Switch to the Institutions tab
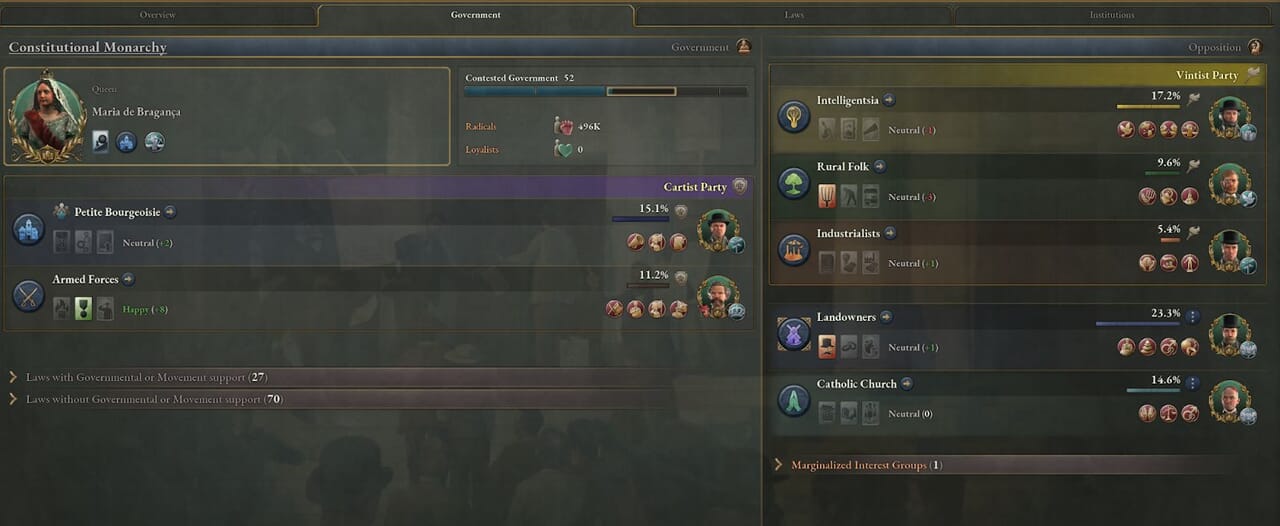 point(1111,15)
